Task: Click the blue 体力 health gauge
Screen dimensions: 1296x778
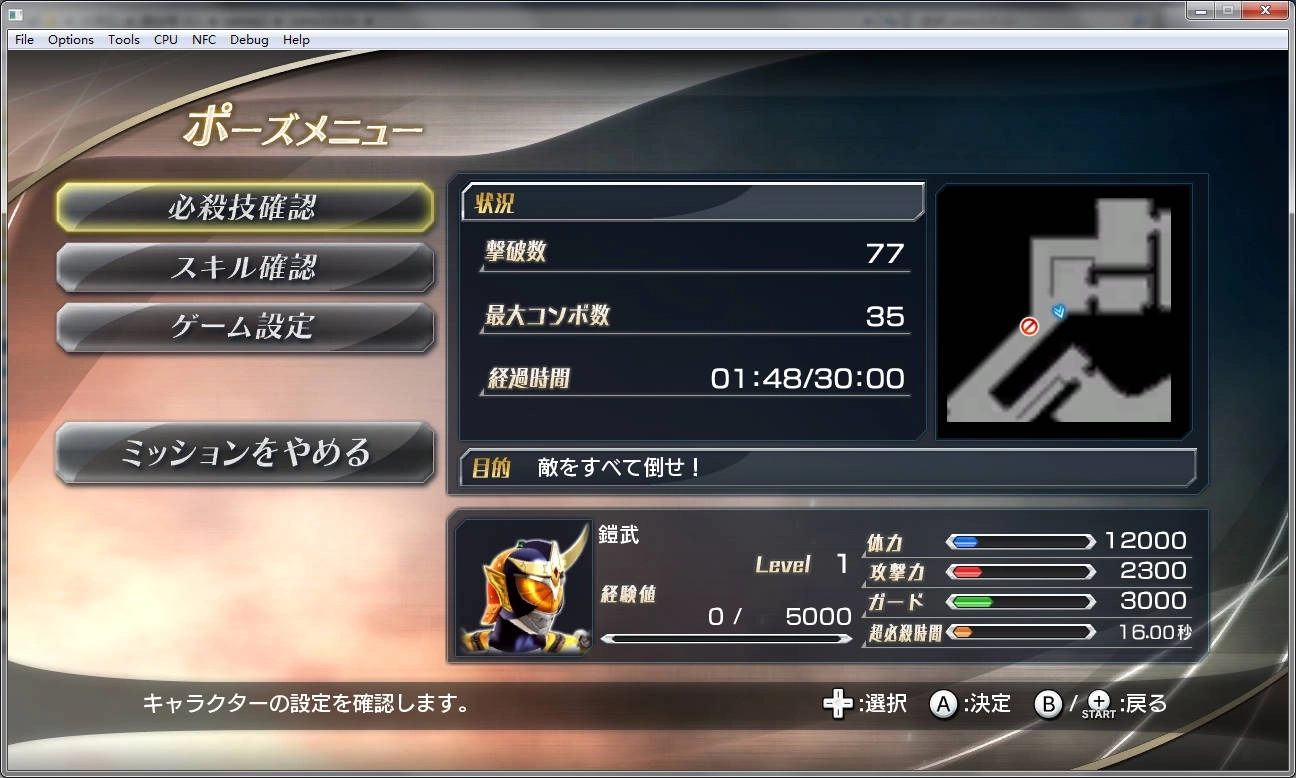Action: (1020, 541)
